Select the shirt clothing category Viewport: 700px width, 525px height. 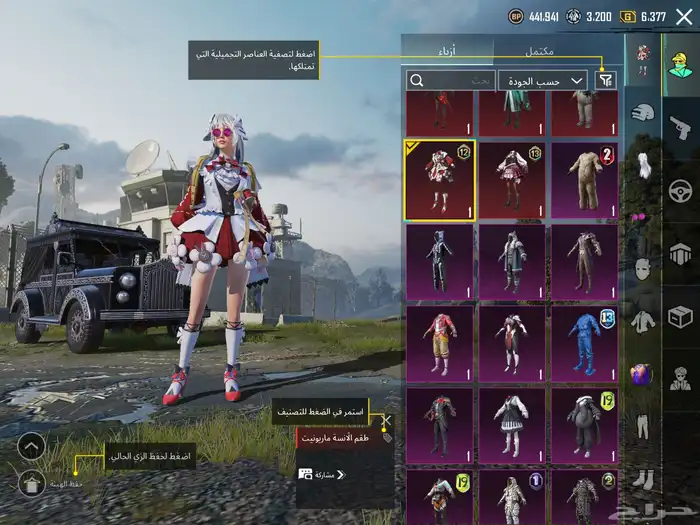(x=643, y=321)
